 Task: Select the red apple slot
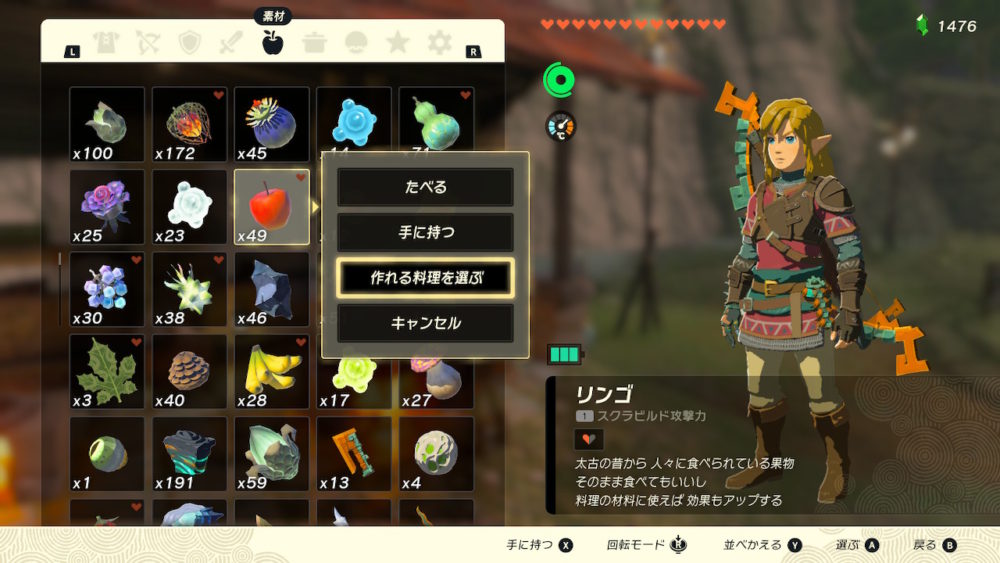[271, 207]
